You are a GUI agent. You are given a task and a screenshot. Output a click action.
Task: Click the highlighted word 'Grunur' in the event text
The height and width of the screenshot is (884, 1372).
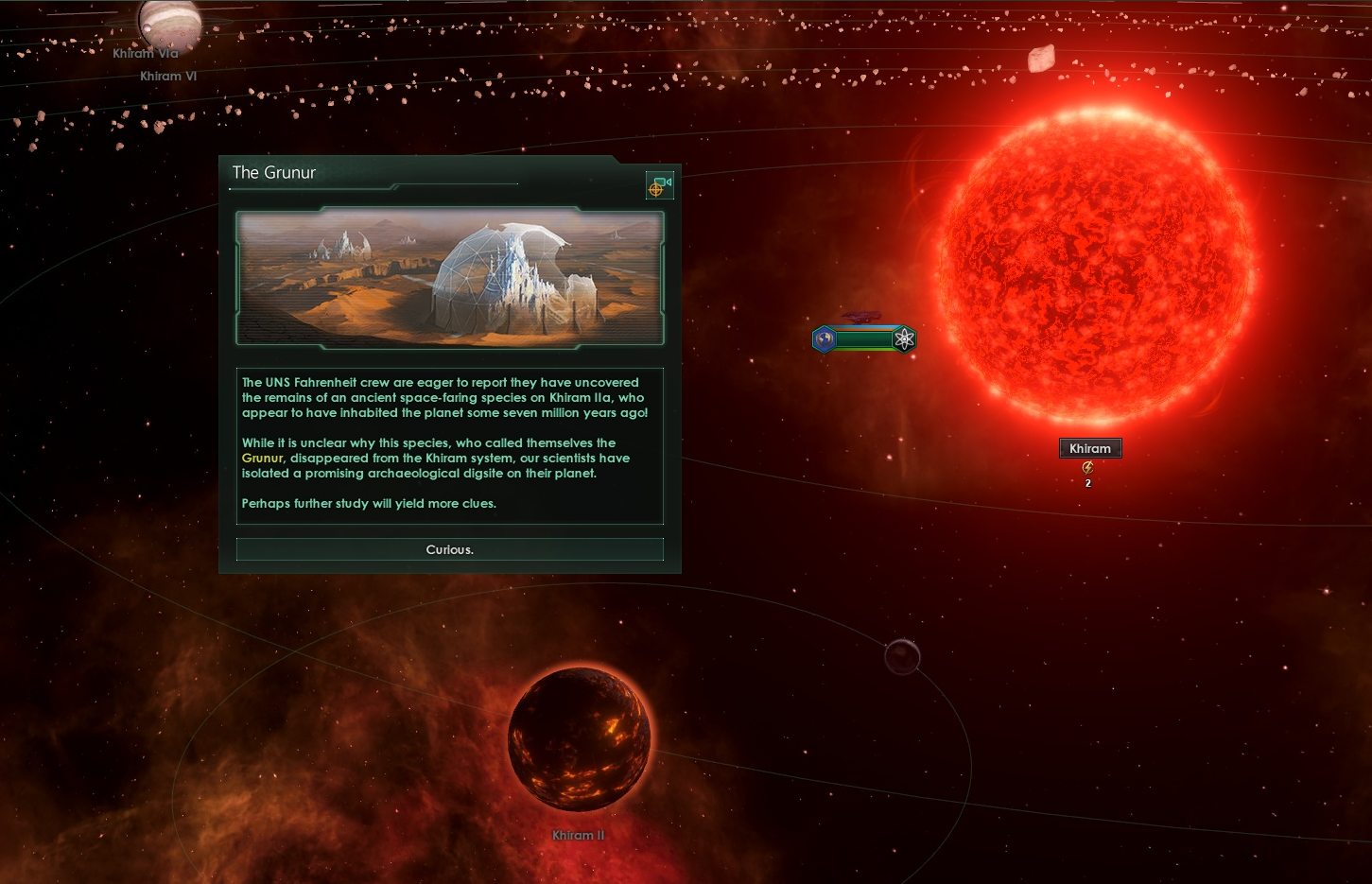262,458
